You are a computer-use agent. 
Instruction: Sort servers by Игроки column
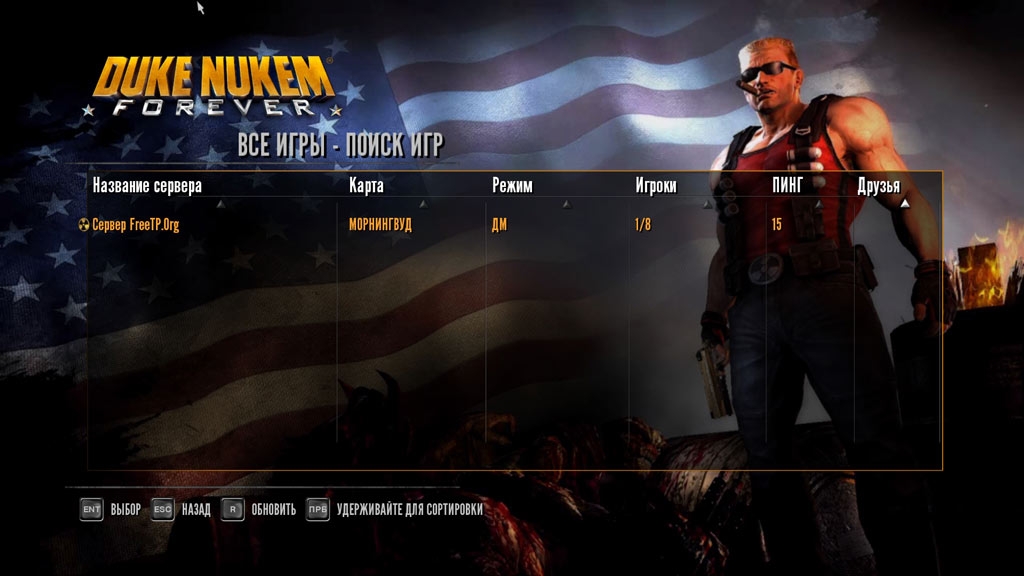click(656, 186)
